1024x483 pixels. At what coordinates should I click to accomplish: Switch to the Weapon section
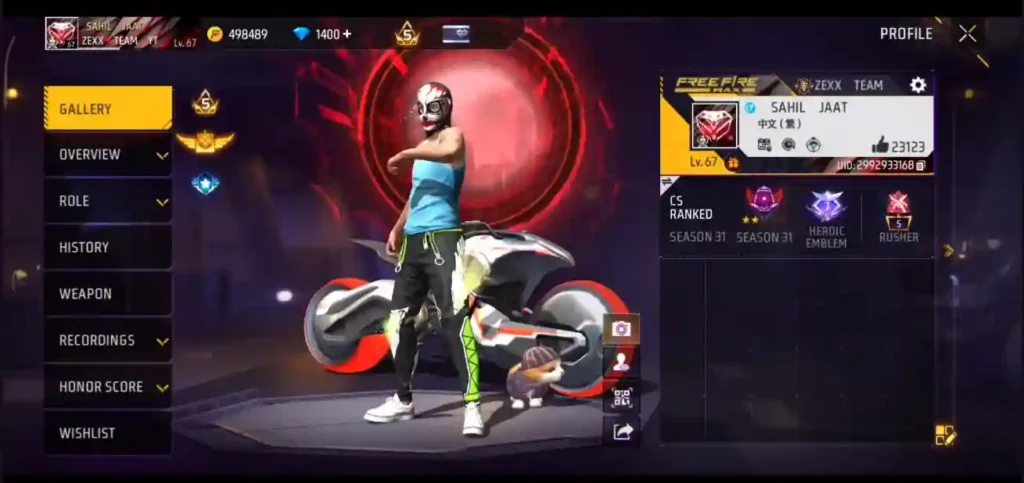(x=107, y=294)
